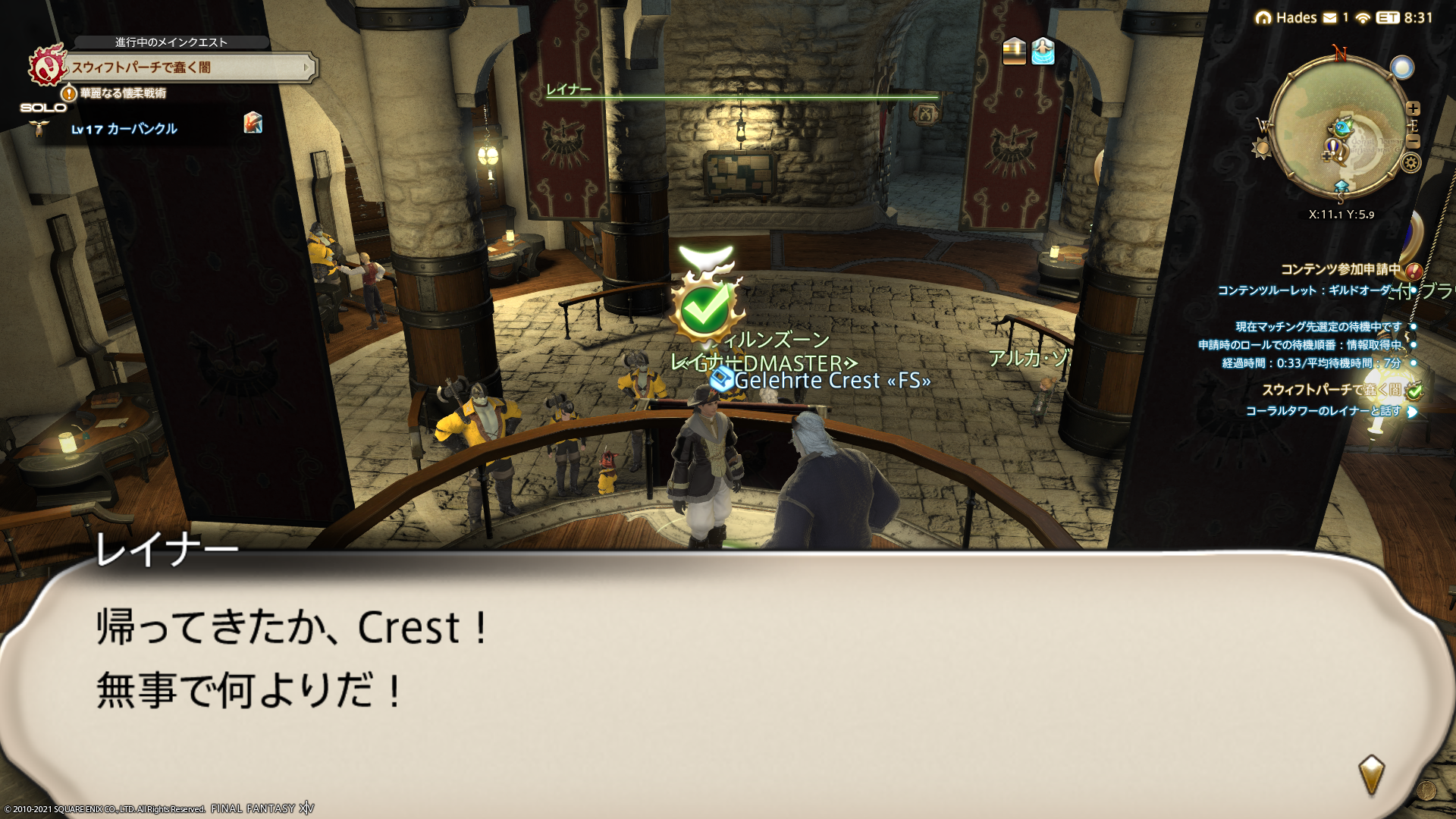
Task: Open the コンテンツ参加申請中 duty finder entry
Action: point(1340,269)
